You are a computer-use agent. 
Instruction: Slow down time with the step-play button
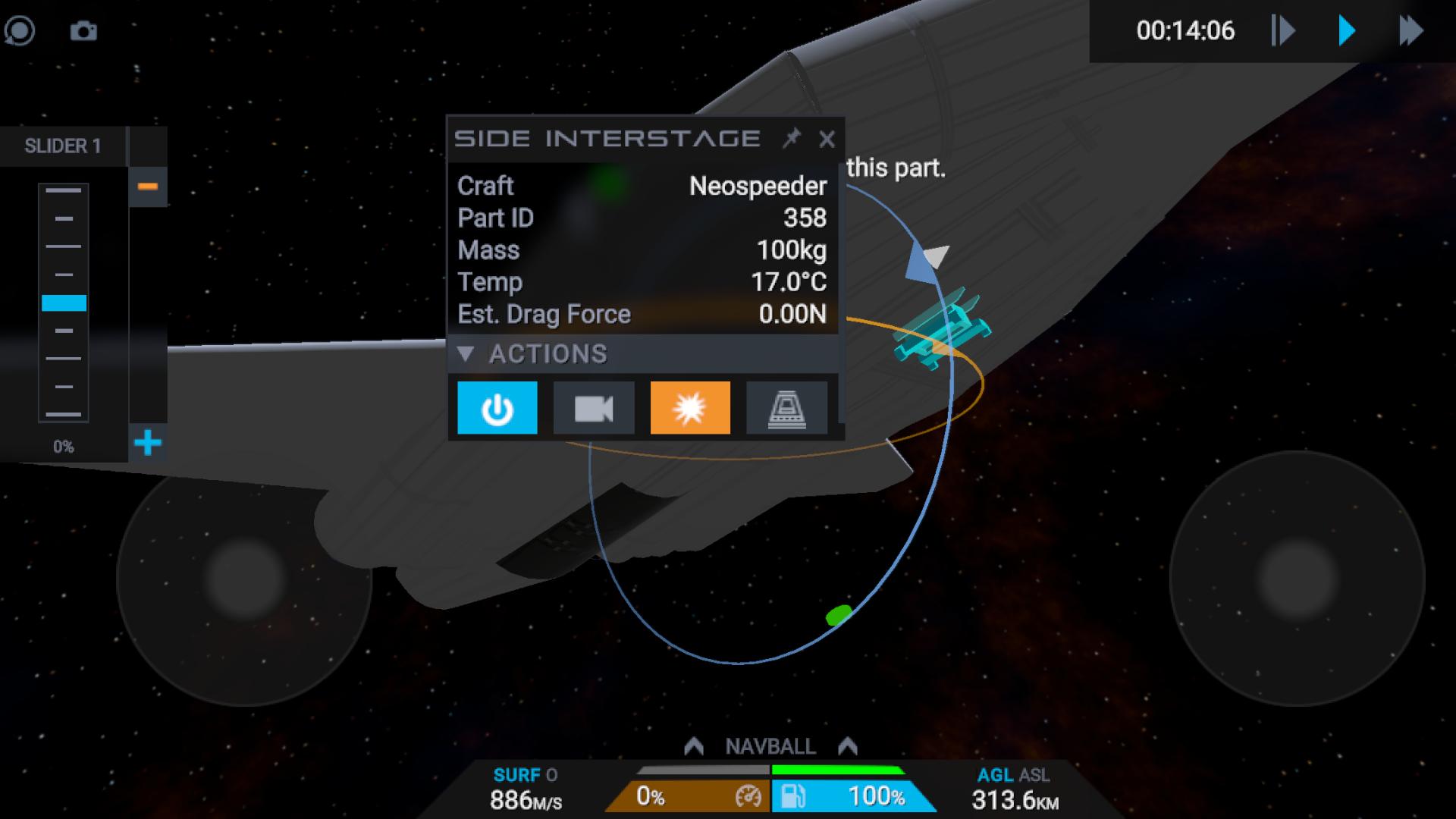[1283, 31]
